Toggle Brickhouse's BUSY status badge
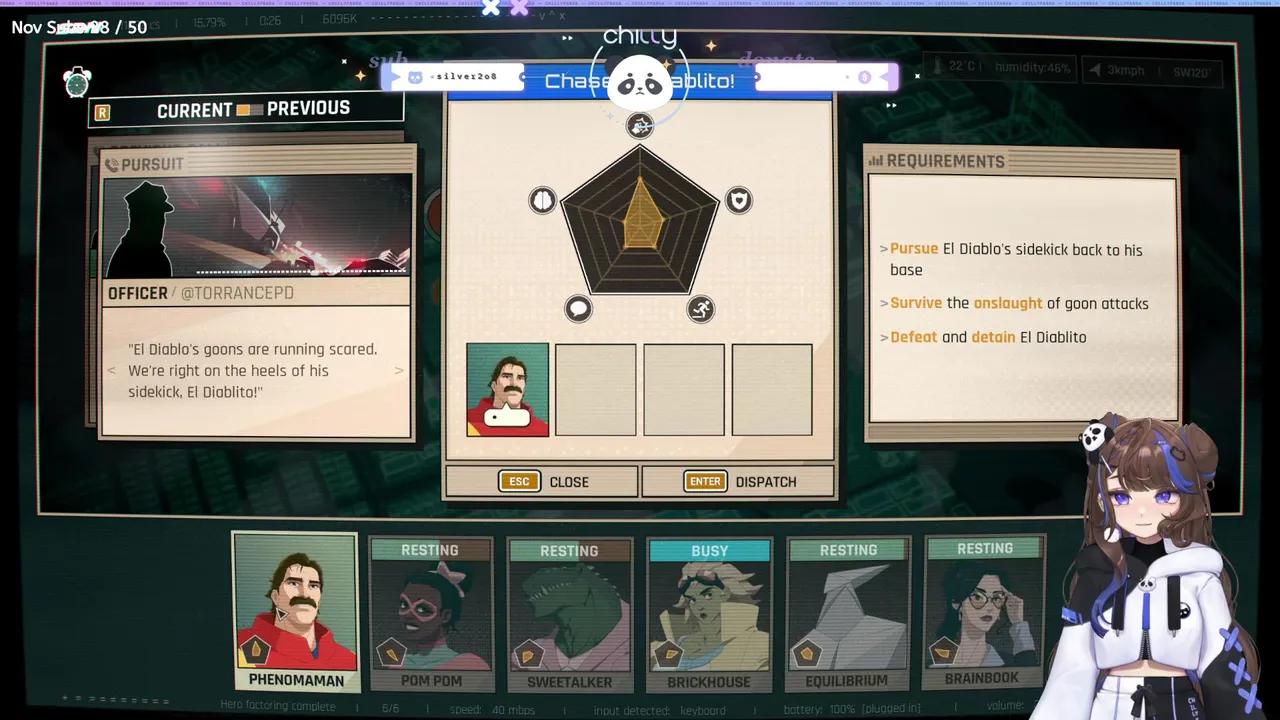The image size is (1280, 720). (x=709, y=549)
